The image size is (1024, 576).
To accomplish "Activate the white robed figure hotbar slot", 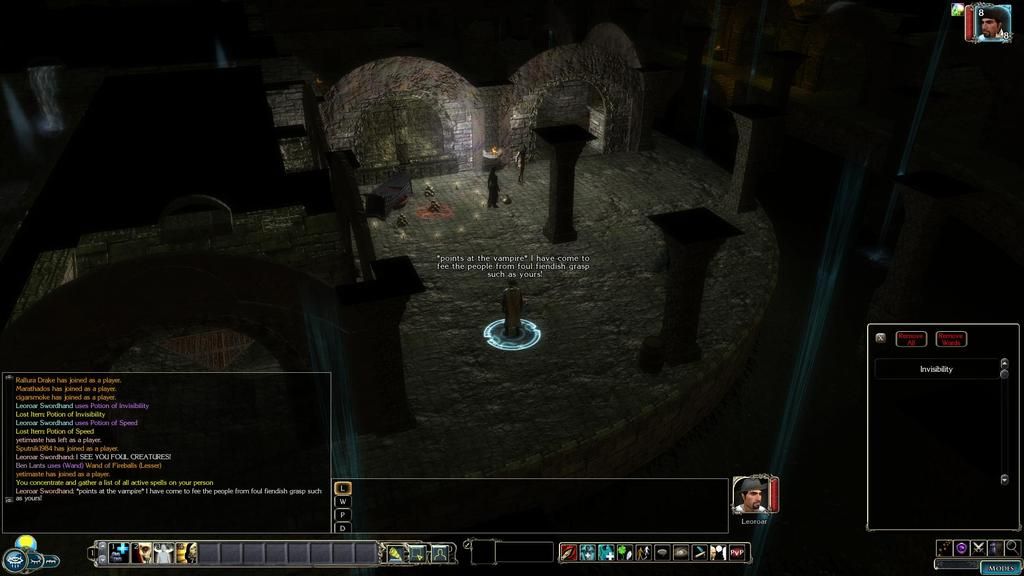I will (x=164, y=552).
